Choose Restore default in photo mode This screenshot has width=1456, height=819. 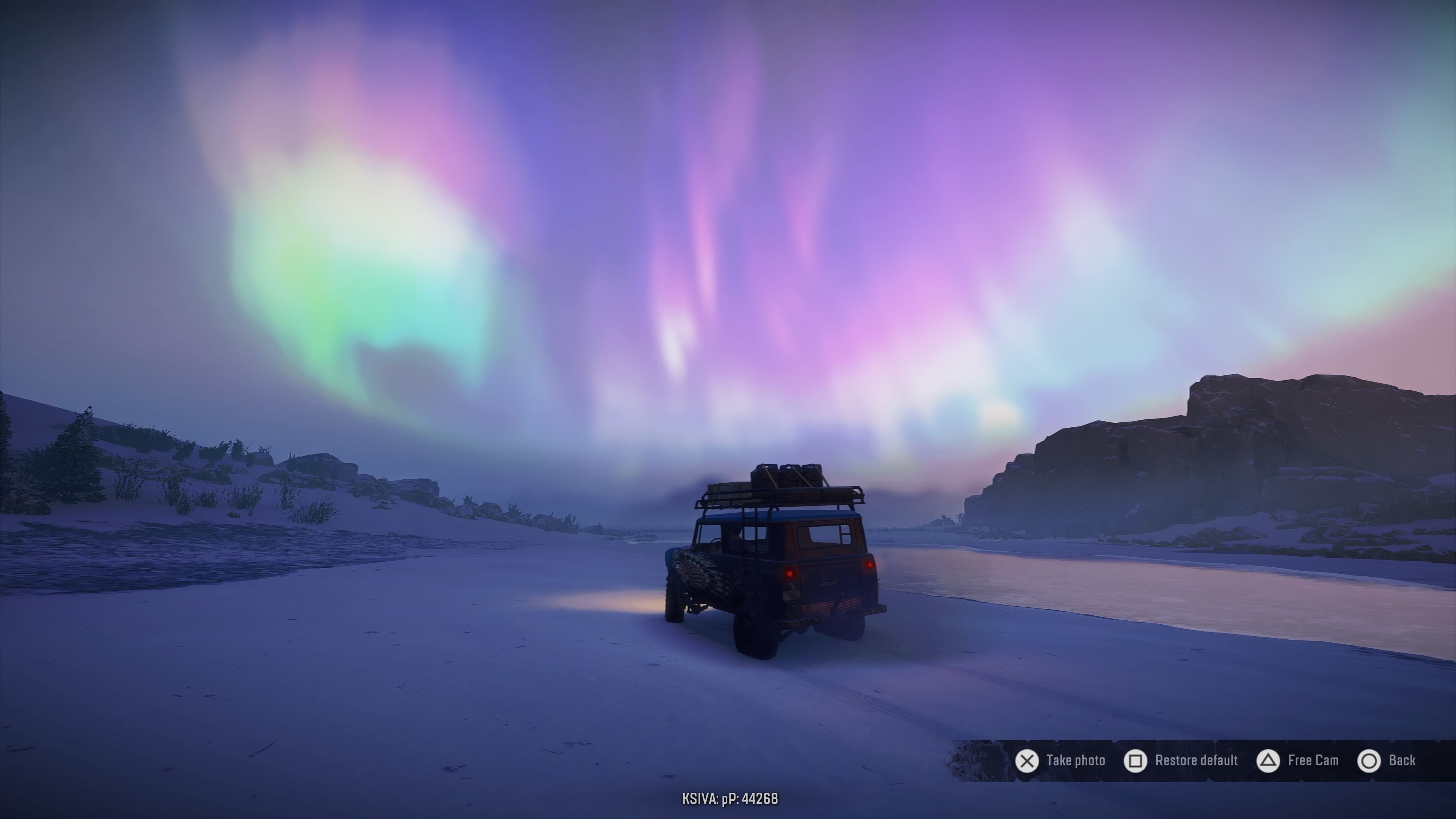(x=1181, y=761)
